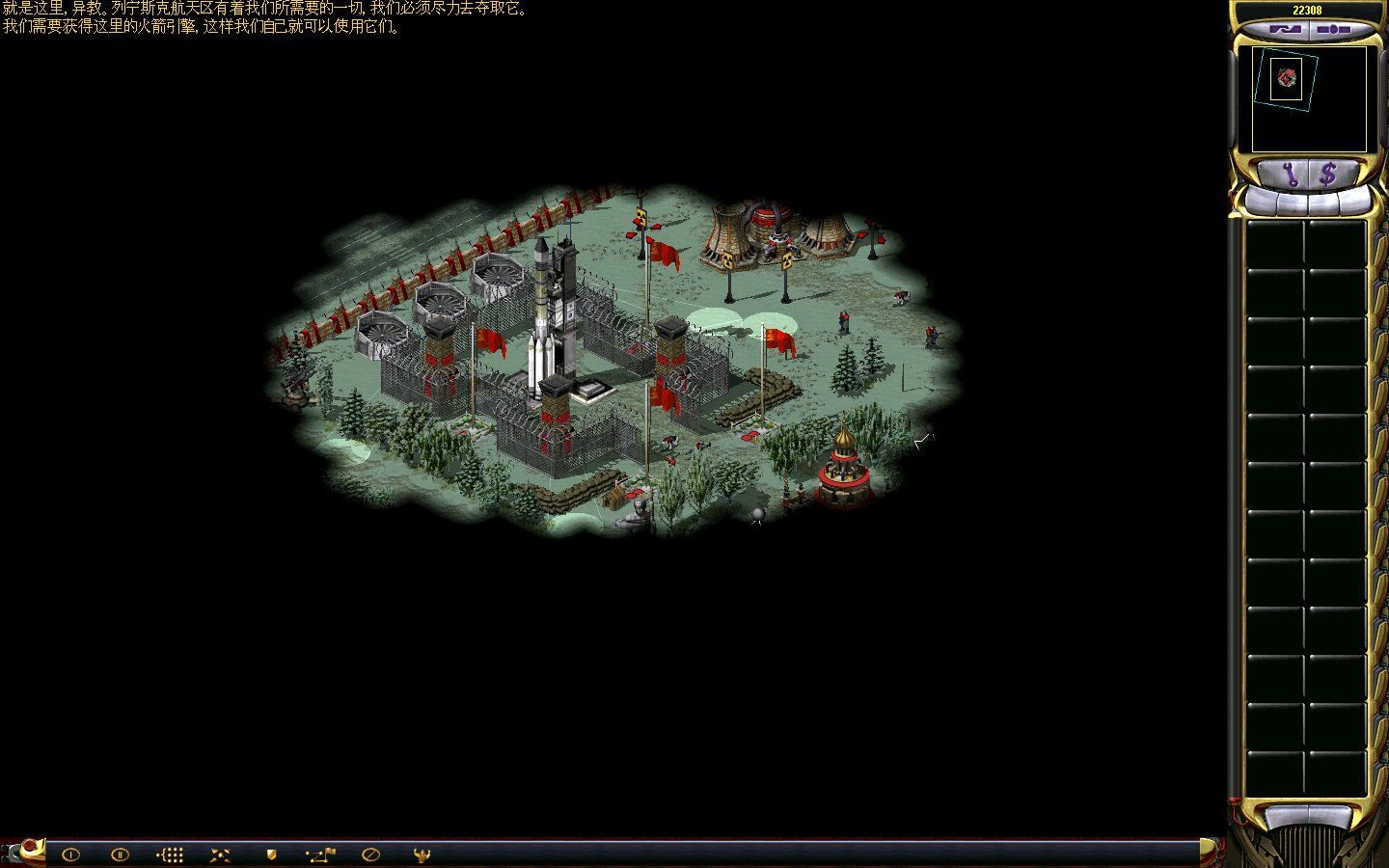Viewport: 1389px width, 868px height.
Task: Click the sidebar button with the stepped-bar icon
Action: click(1286, 30)
